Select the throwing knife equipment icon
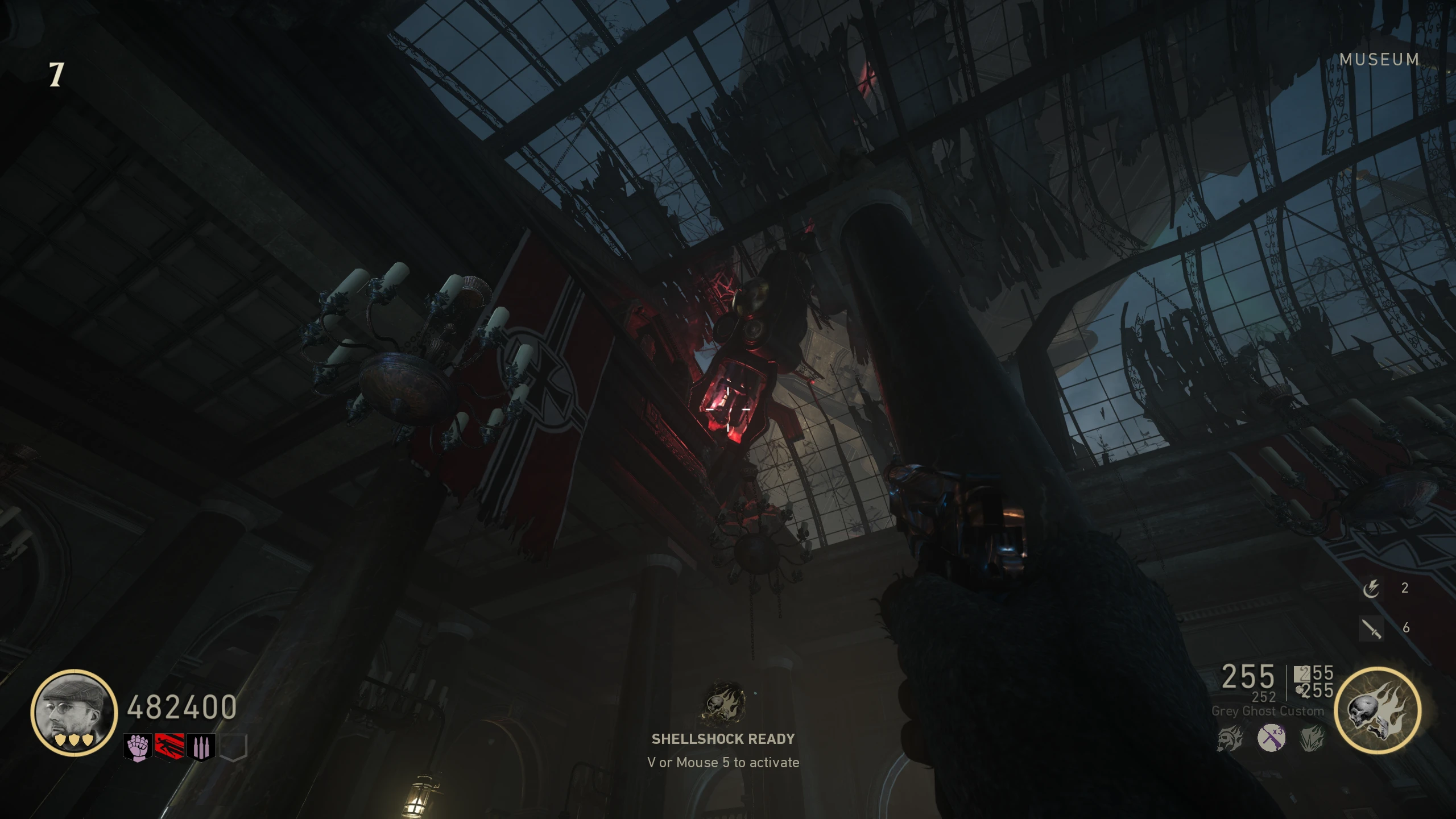 coord(1371,628)
